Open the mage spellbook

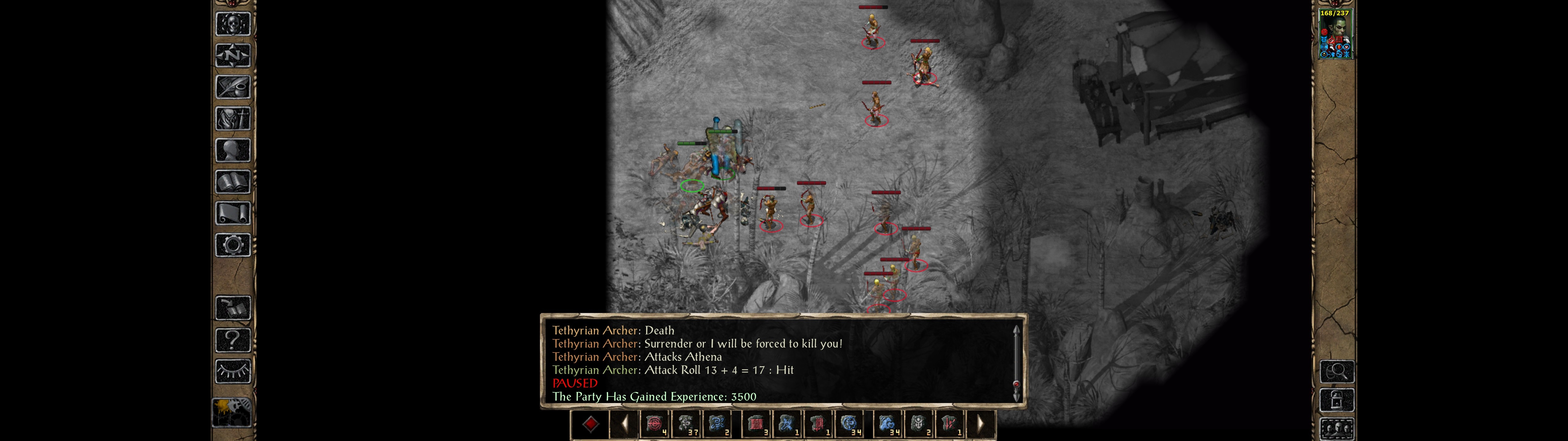pyautogui.click(x=232, y=182)
